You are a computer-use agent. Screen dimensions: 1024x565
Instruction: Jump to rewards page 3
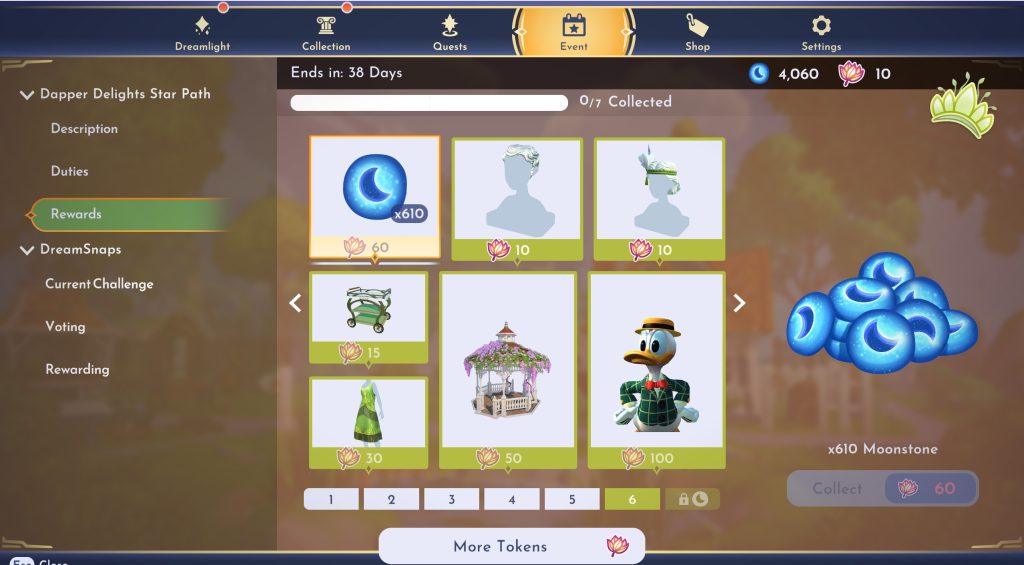coord(451,499)
